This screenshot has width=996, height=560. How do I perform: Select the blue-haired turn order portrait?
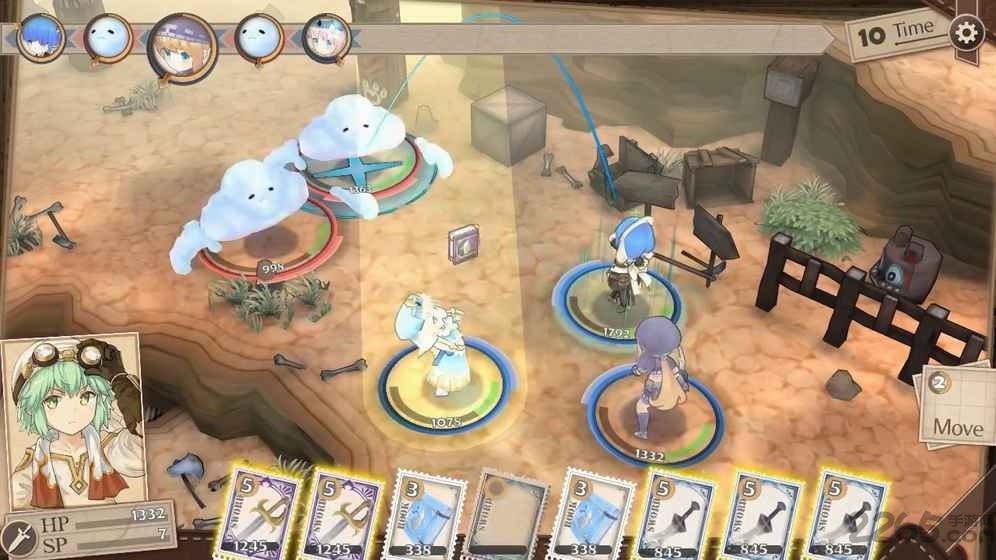pyautogui.click(x=41, y=37)
